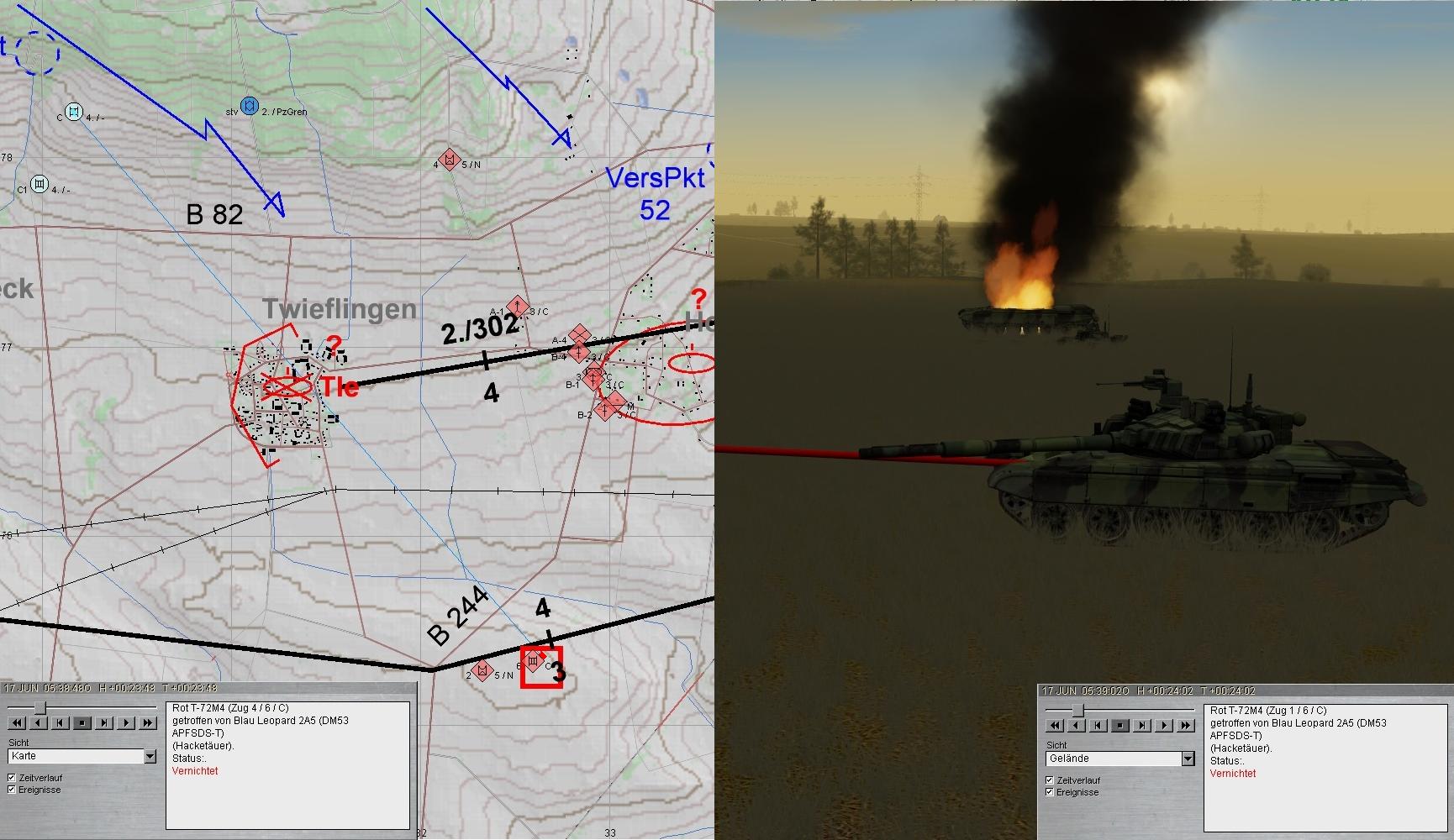Step to next event in Gelände panel
This screenshot has width=1454, height=840.
(x=1141, y=726)
